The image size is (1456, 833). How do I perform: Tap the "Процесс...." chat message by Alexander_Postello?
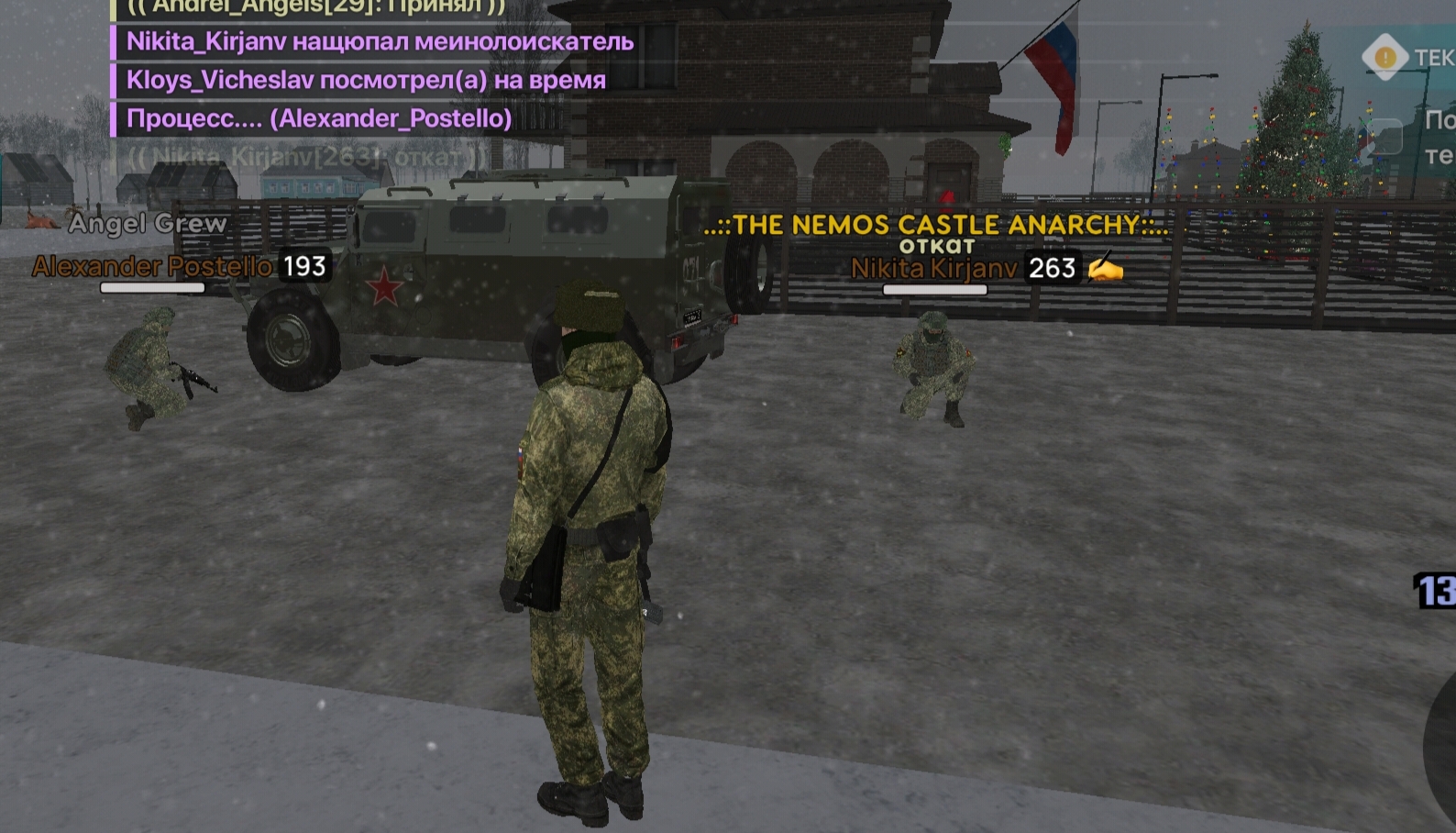click(318, 118)
